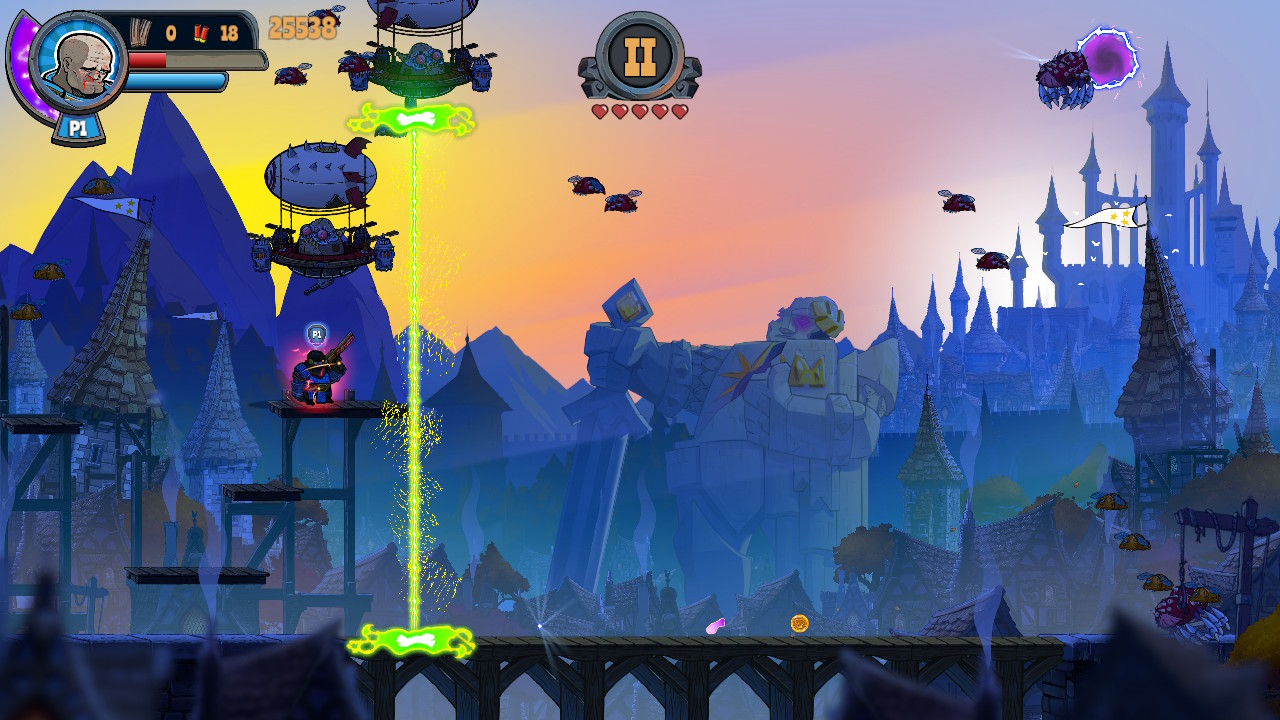Click the purple charge arc around portrait
Image resolution: width=1280 pixels, height=720 pixels.
(22, 60)
